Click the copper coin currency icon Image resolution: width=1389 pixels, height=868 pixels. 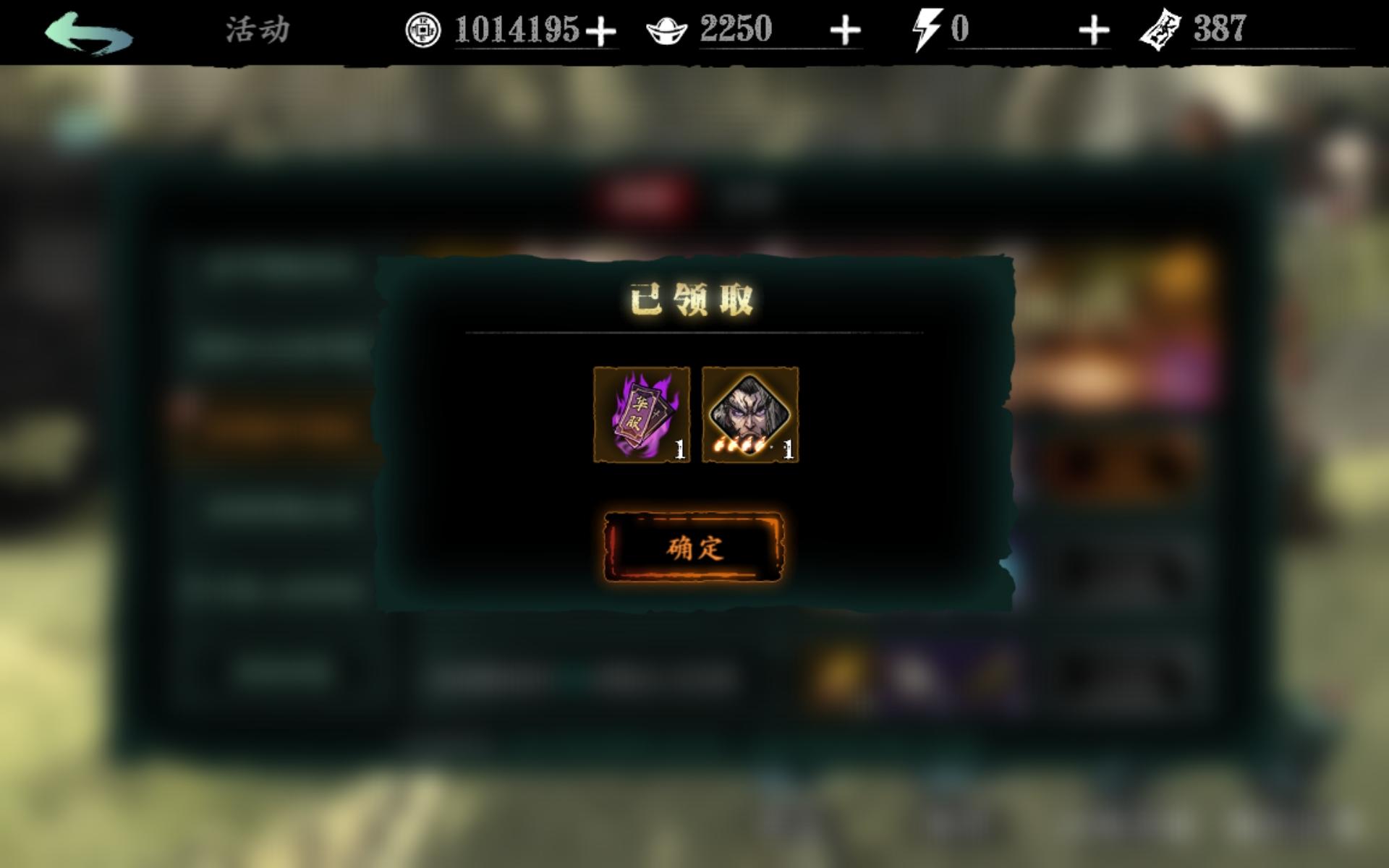[x=424, y=30]
